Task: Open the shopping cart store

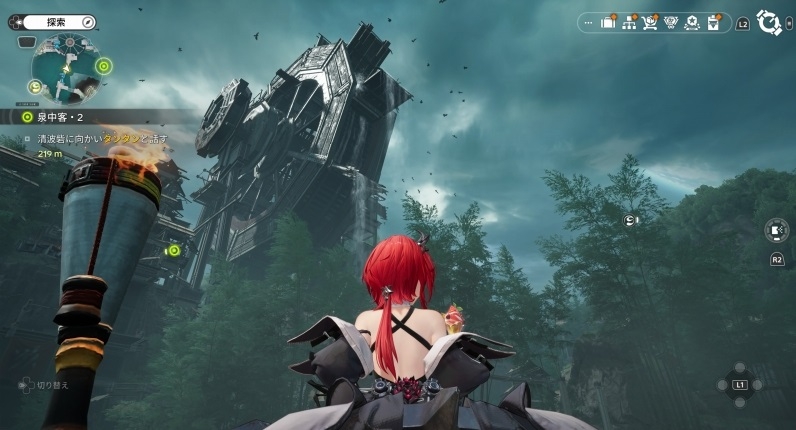Action: (x=650, y=22)
